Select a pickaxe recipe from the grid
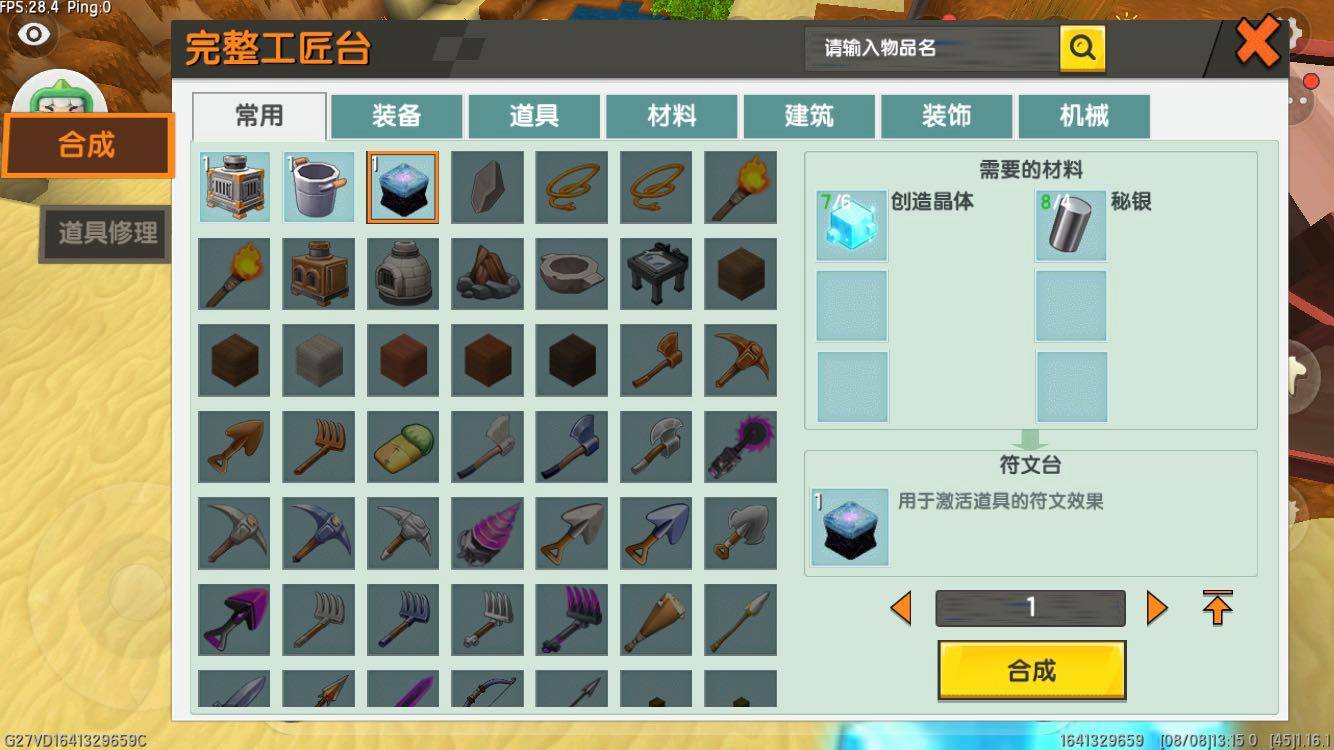Image resolution: width=1334 pixels, height=750 pixels. click(740, 359)
